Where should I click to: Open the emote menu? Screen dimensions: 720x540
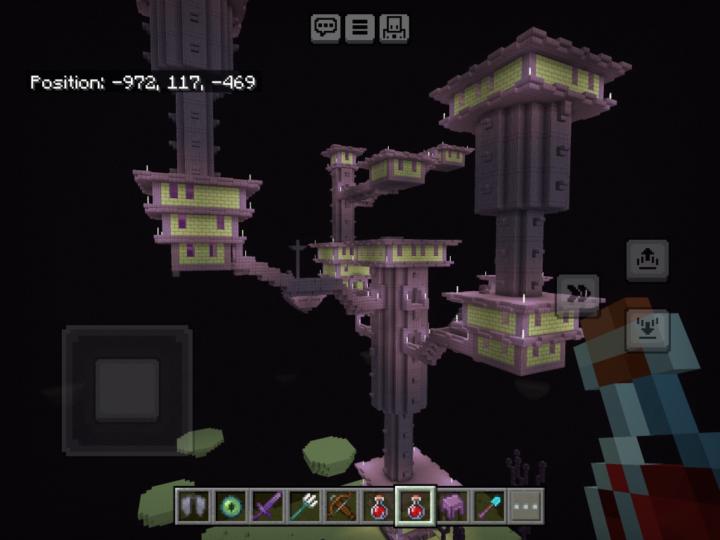coord(392,28)
